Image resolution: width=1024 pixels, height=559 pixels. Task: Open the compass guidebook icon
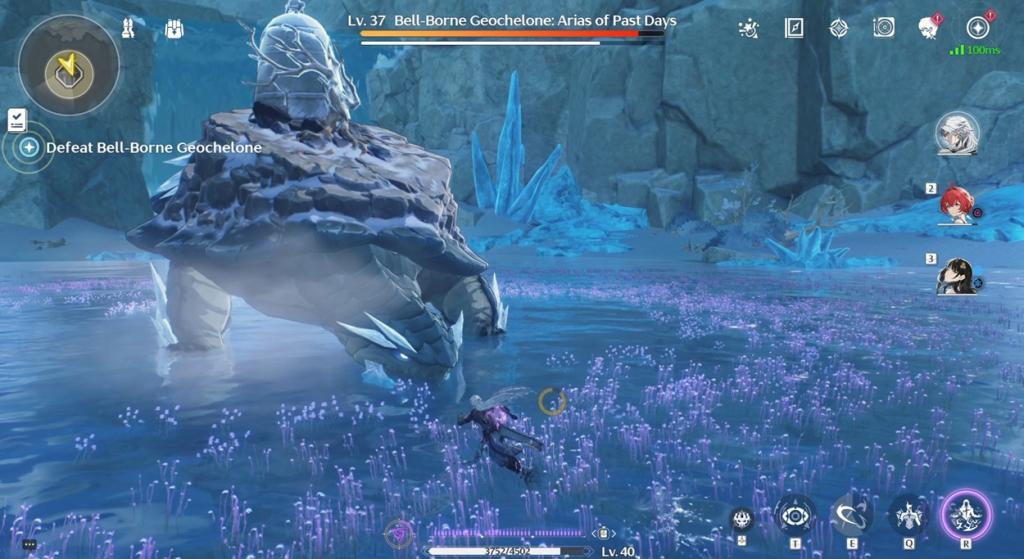[794, 28]
